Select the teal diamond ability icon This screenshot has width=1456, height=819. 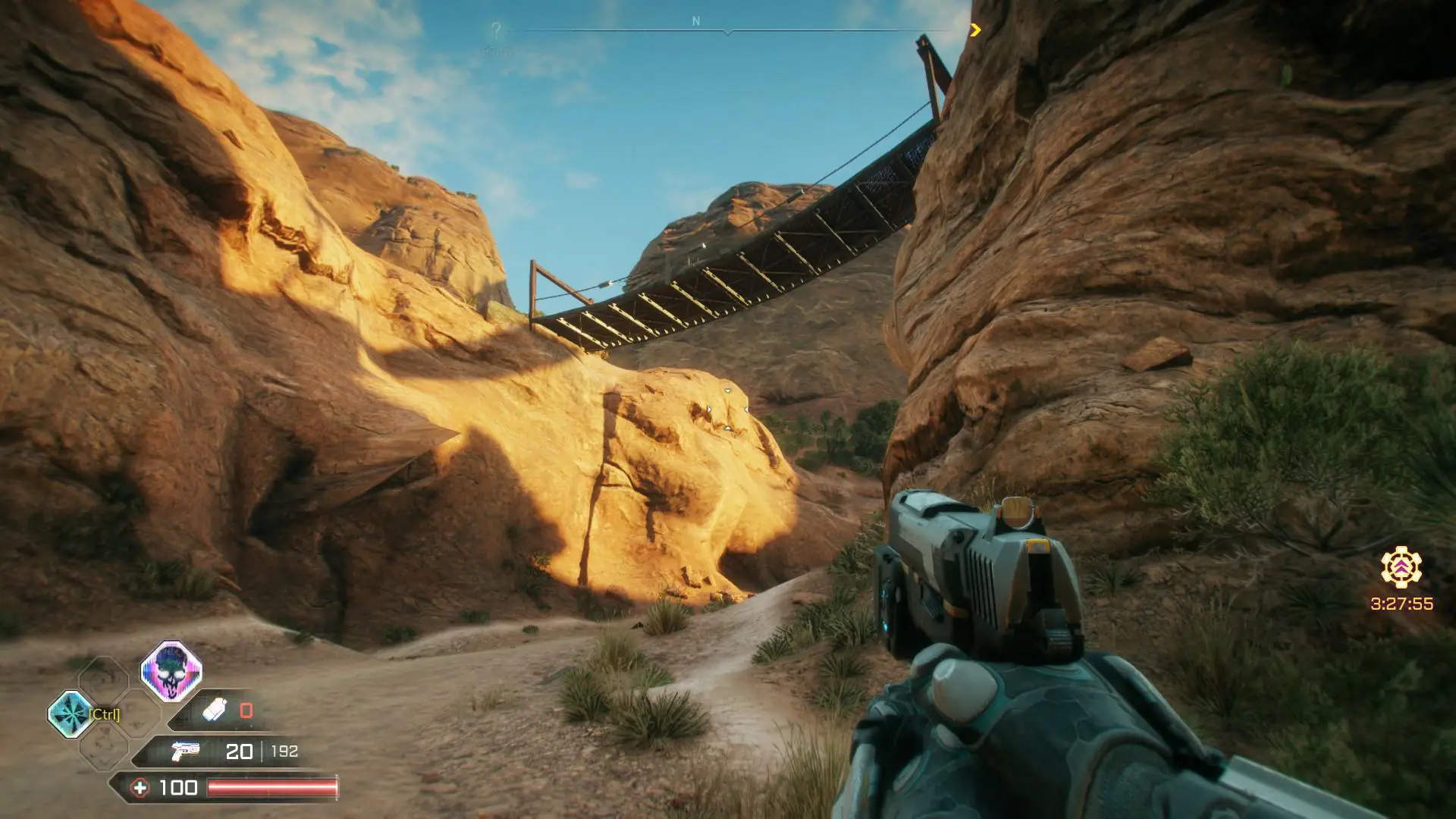70,714
